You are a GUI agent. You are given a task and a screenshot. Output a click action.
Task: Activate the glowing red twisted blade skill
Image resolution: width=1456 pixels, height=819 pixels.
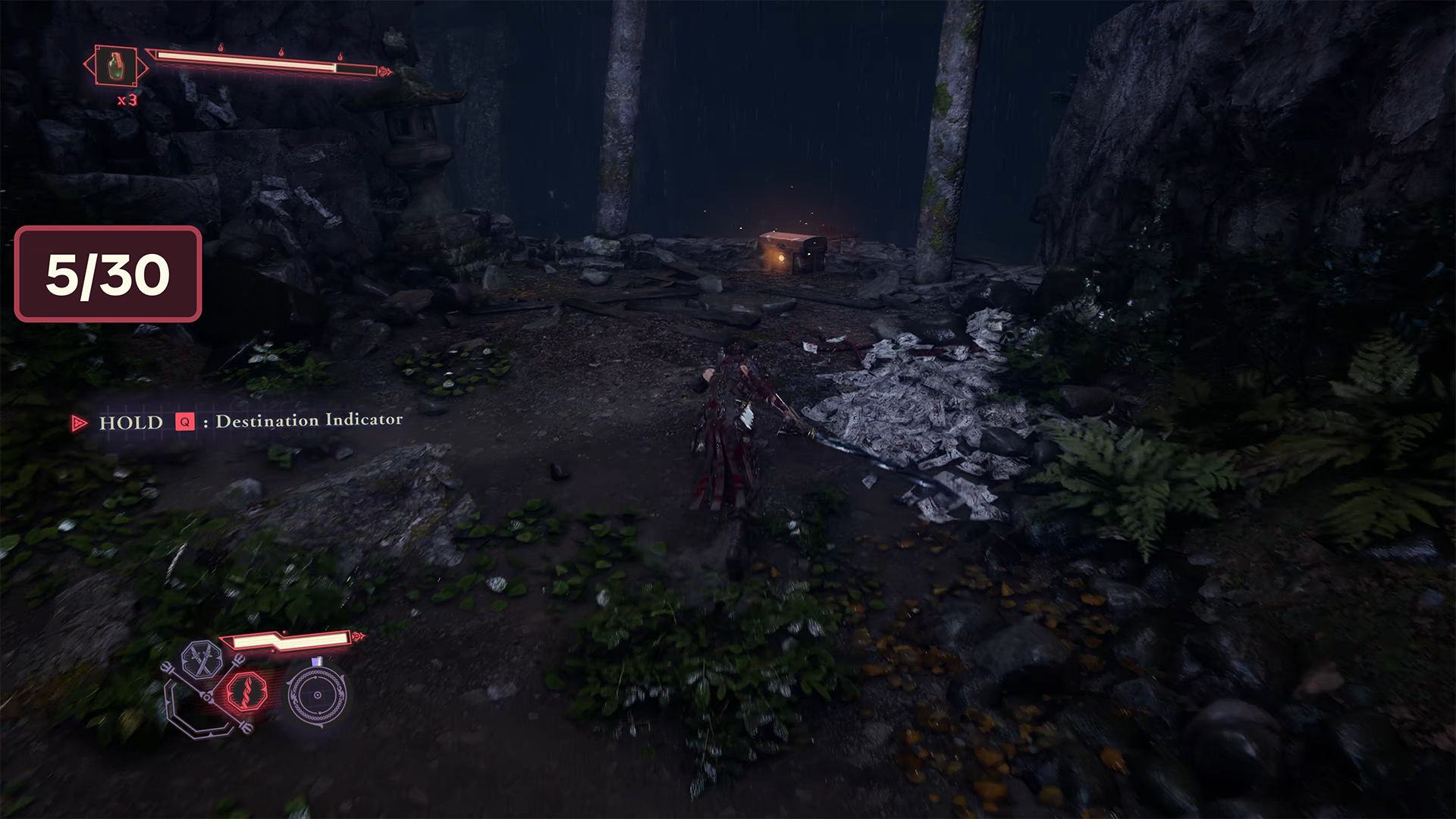point(246,690)
